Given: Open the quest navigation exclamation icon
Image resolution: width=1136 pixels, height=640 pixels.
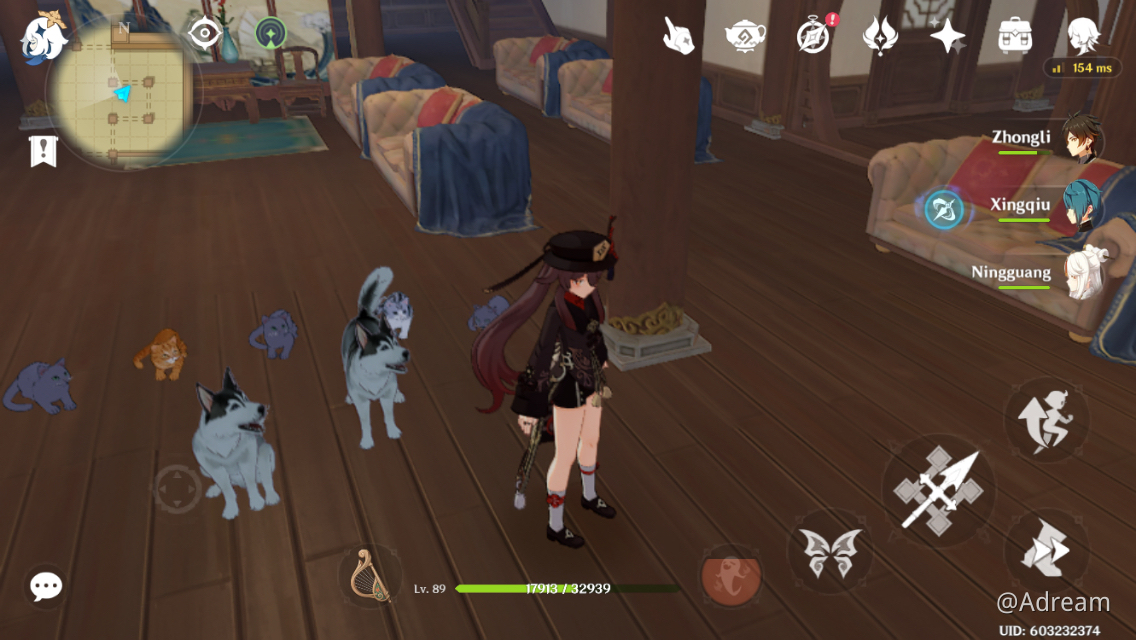Looking at the screenshot, I should [43, 151].
